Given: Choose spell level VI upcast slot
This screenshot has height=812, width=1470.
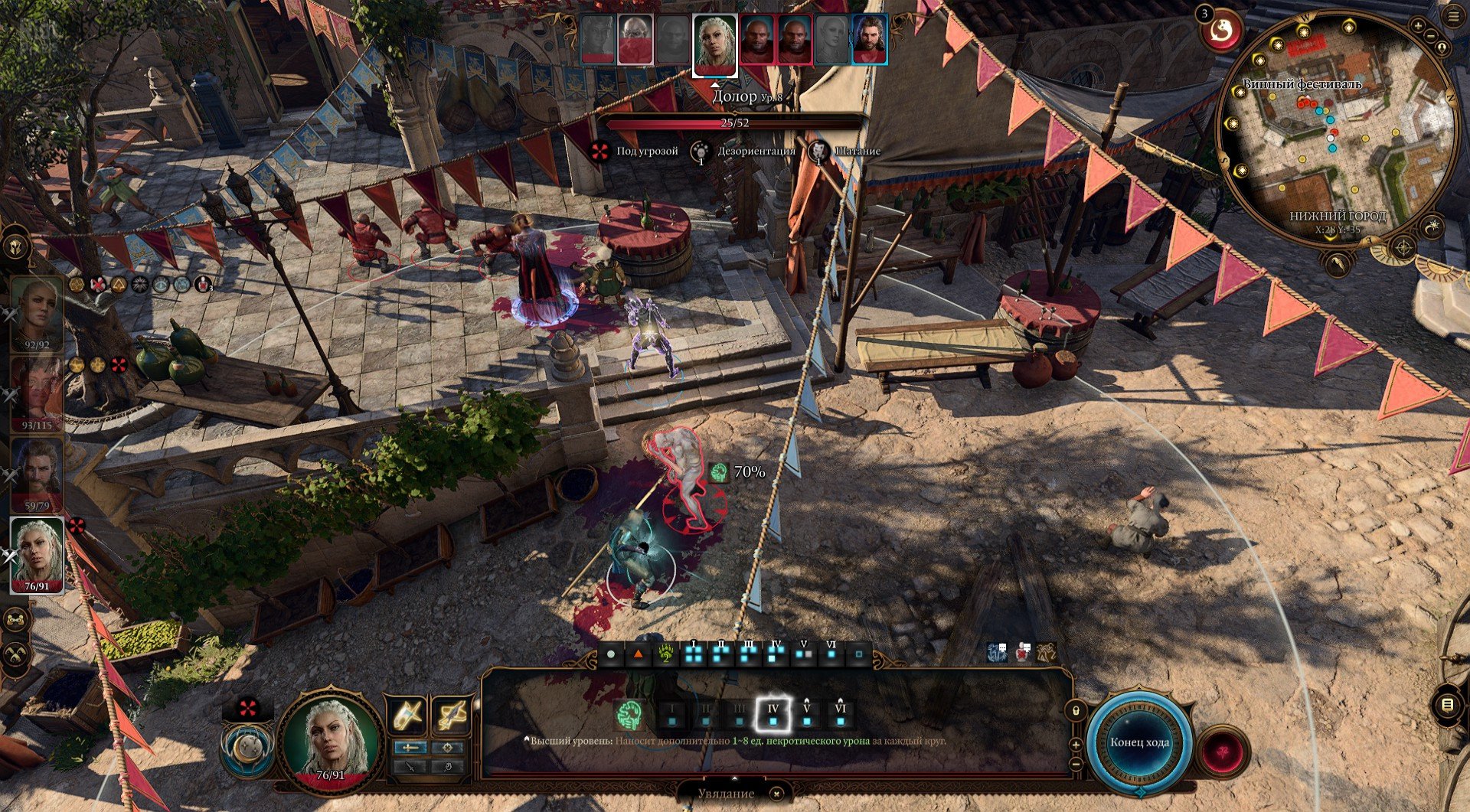Looking at the screenshot, I should pyautogui.click(x=840, y=715).
